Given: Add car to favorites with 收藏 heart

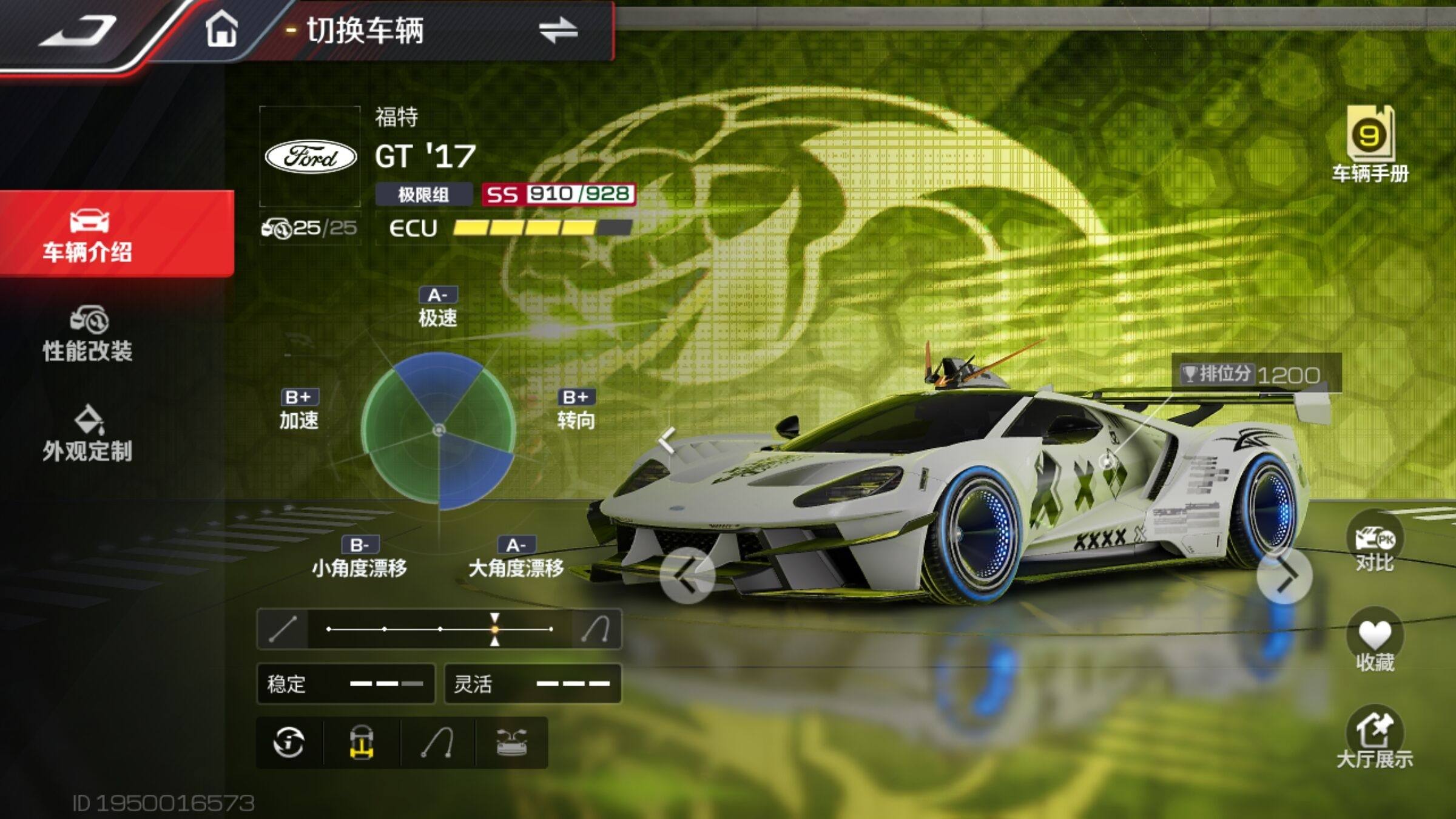Looking at the screenshot, I should (1374, 644).
